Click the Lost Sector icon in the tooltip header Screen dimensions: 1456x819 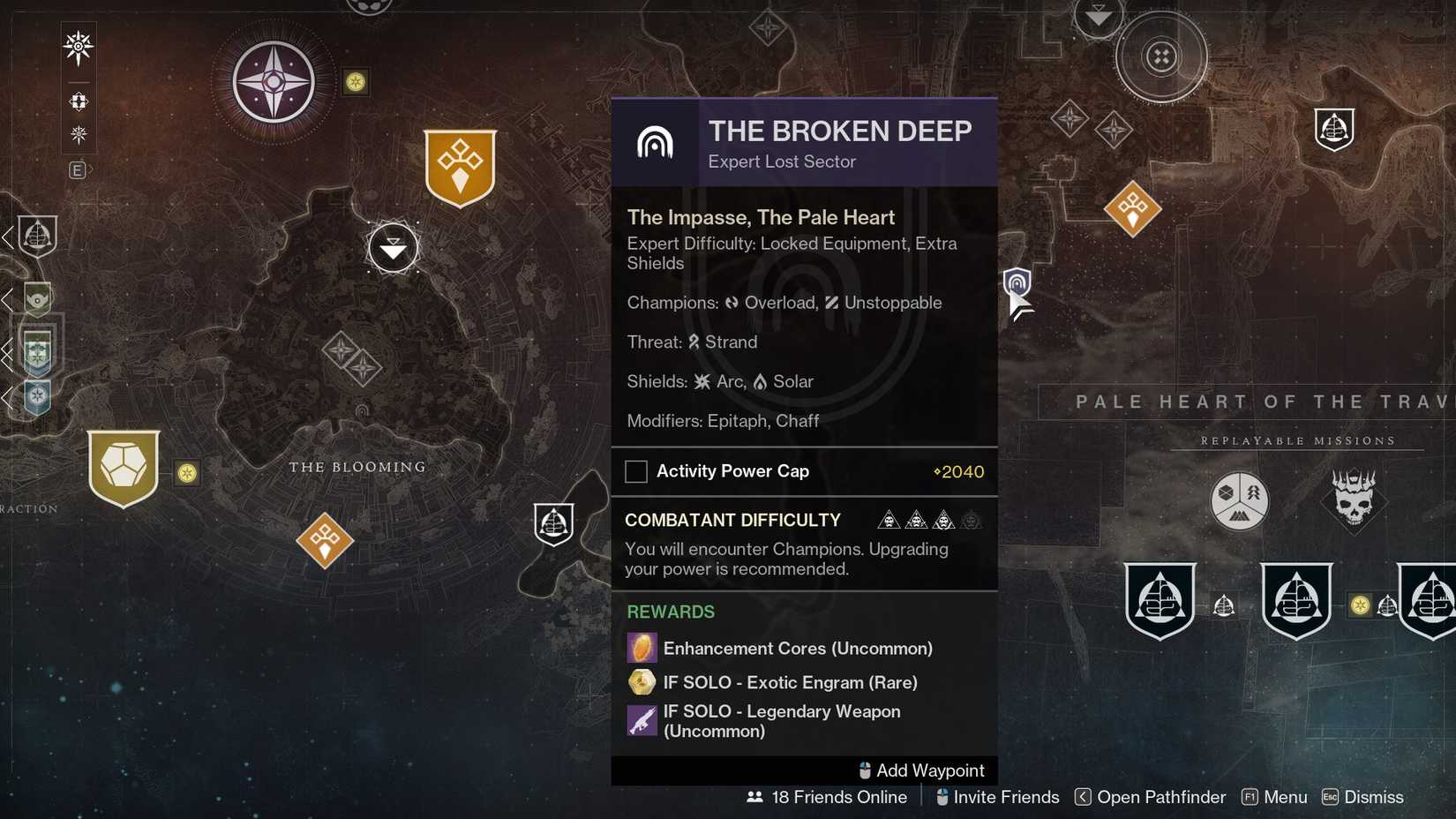[x=657, y=141]
